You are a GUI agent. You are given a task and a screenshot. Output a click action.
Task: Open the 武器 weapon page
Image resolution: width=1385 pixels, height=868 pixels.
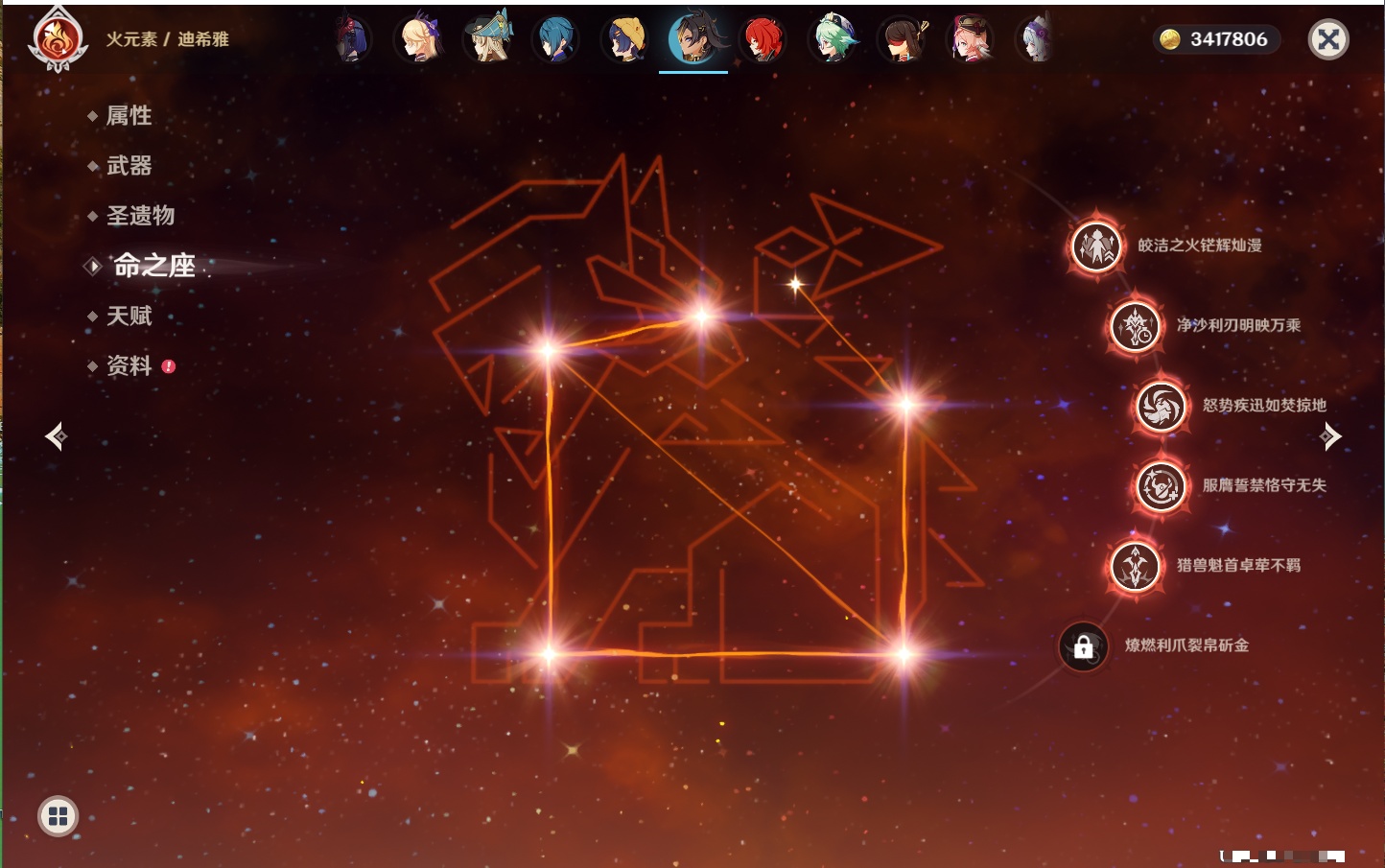pyautogui.click(x=129, y=166)
